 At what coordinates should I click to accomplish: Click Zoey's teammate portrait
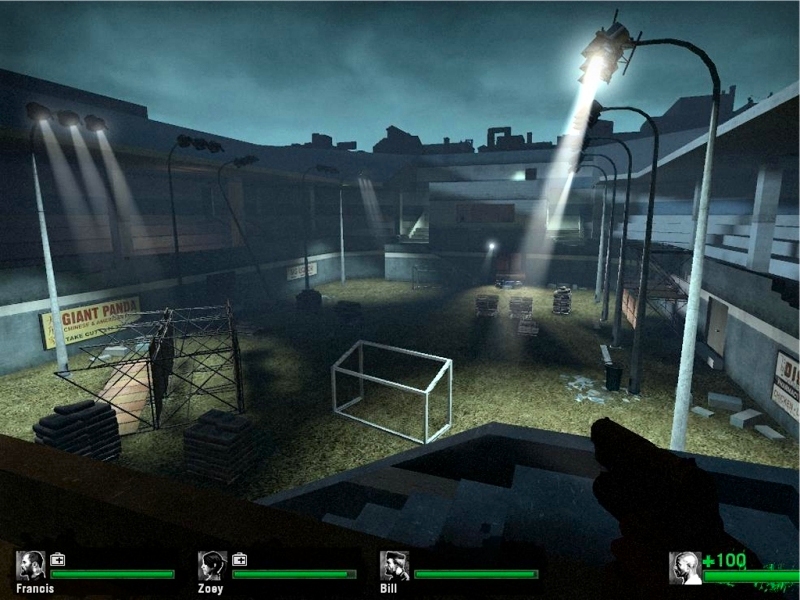212,566
